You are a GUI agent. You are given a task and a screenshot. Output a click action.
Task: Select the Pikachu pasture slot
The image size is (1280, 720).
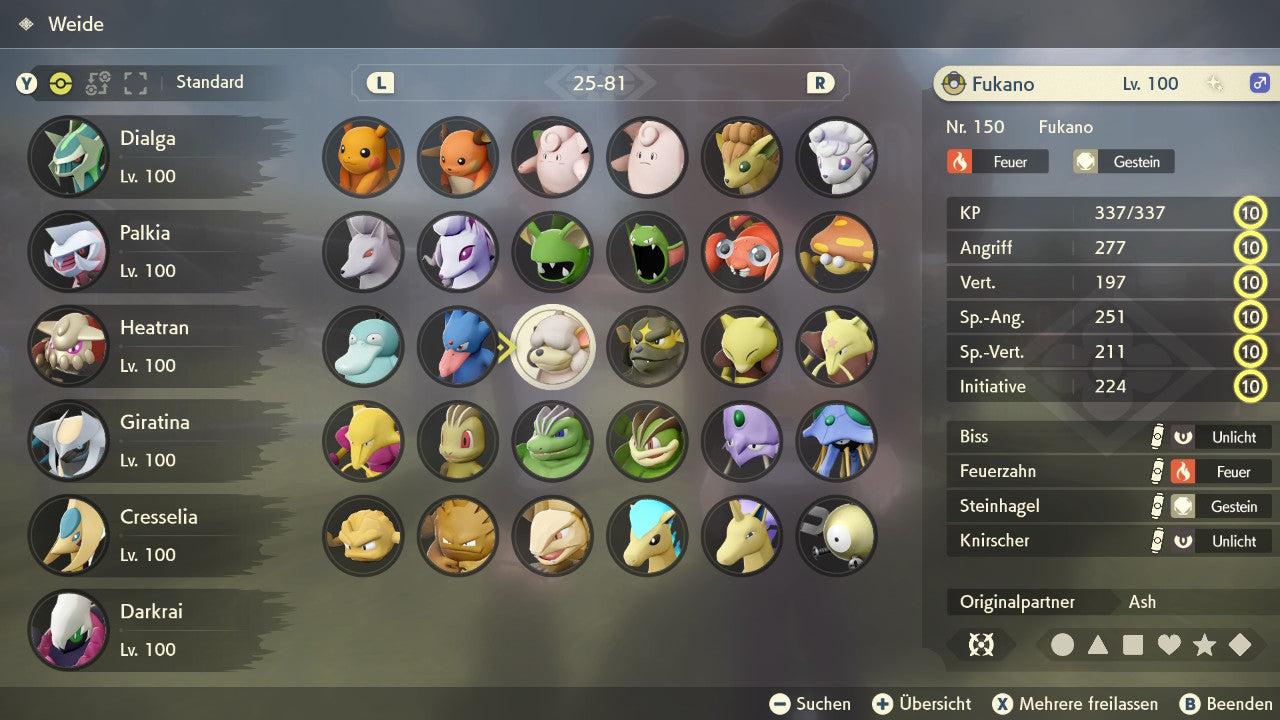[363, 157]
